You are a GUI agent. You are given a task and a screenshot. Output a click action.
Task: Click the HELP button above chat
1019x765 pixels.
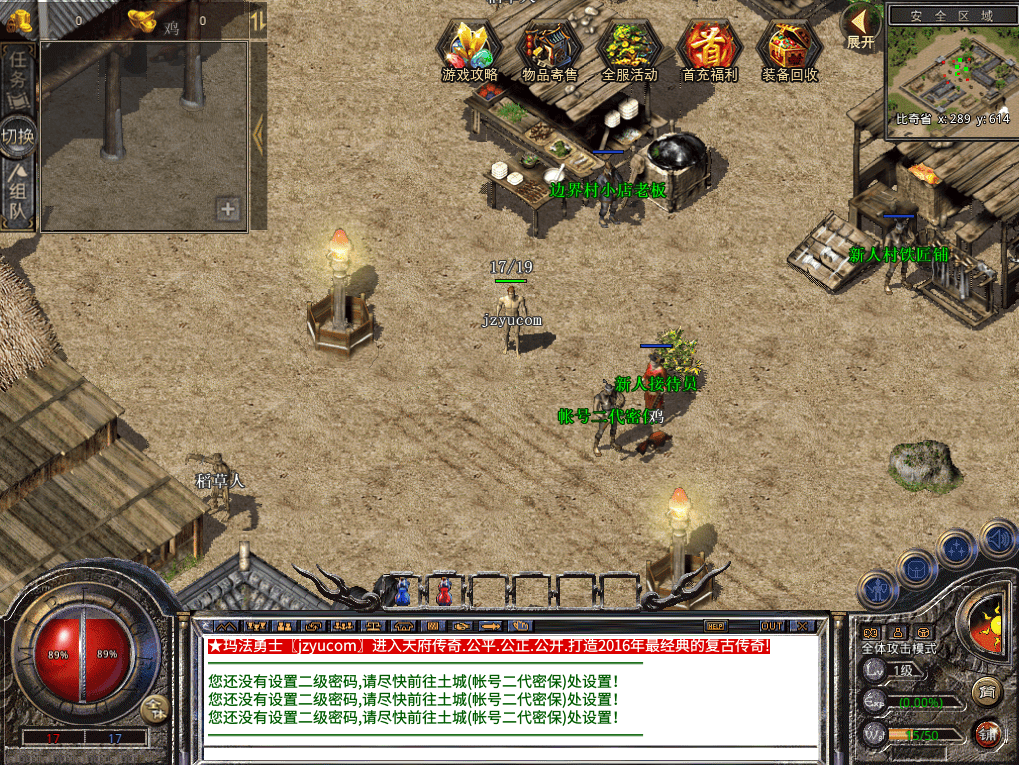point(717,626)
